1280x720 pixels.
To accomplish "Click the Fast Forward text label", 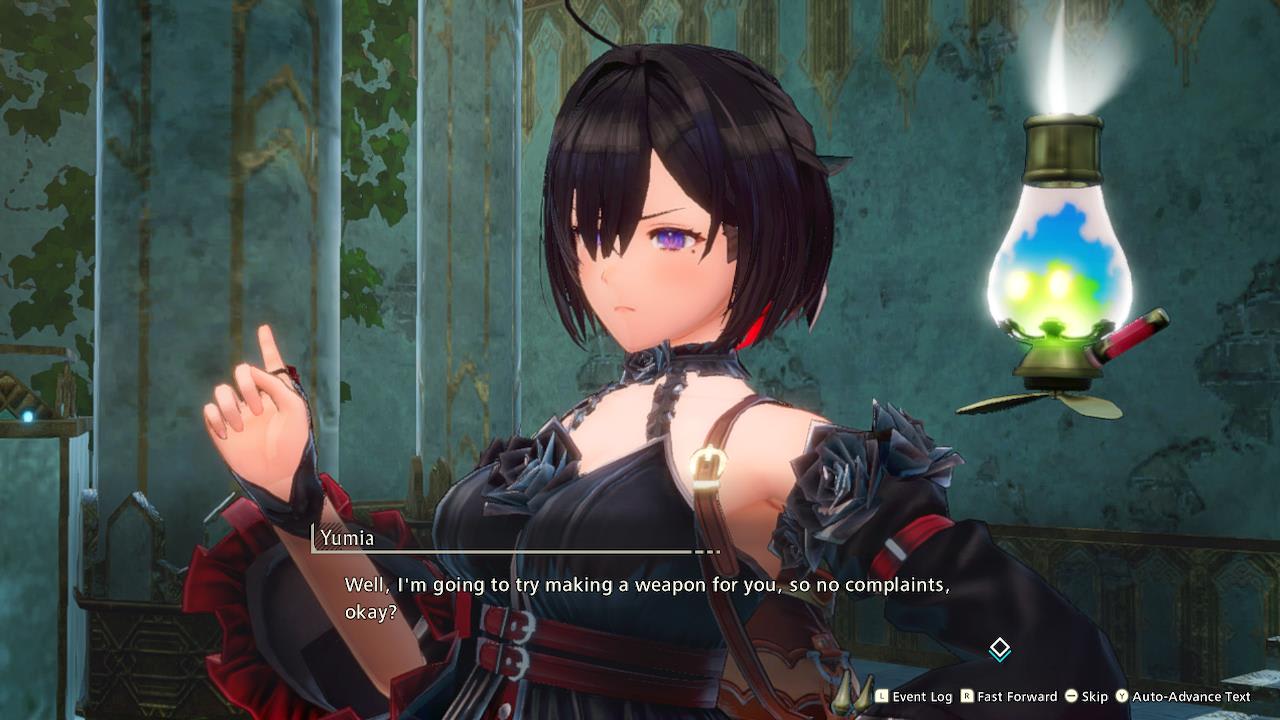I will (1016, 697).
